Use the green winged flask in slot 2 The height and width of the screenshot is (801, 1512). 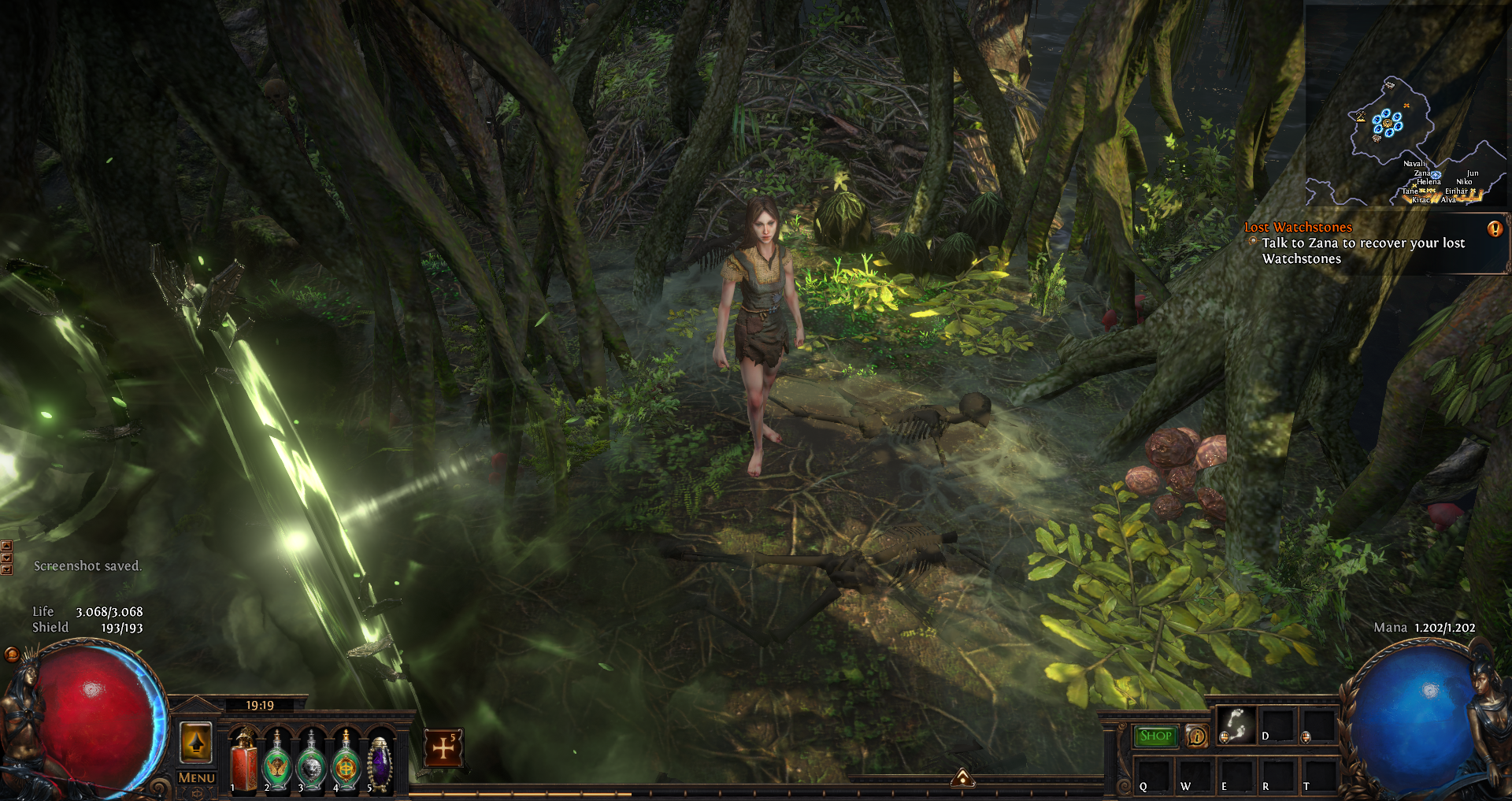pyautogui.click(x=277, y=762)
